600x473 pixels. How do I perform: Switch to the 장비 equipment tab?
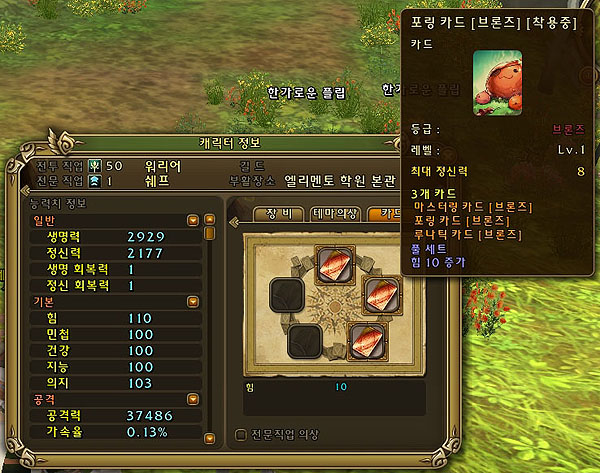(278, 213)
